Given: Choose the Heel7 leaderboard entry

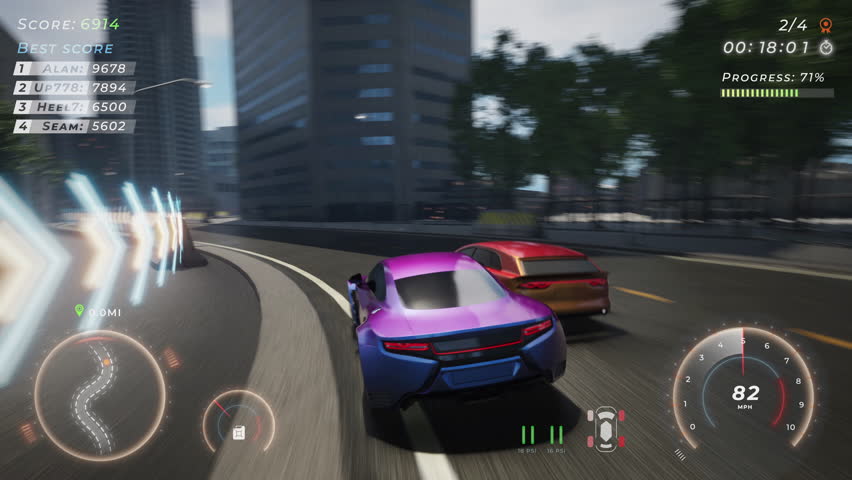Looking at the screenshot, I should pyautogui.click(x=75, y=106).
